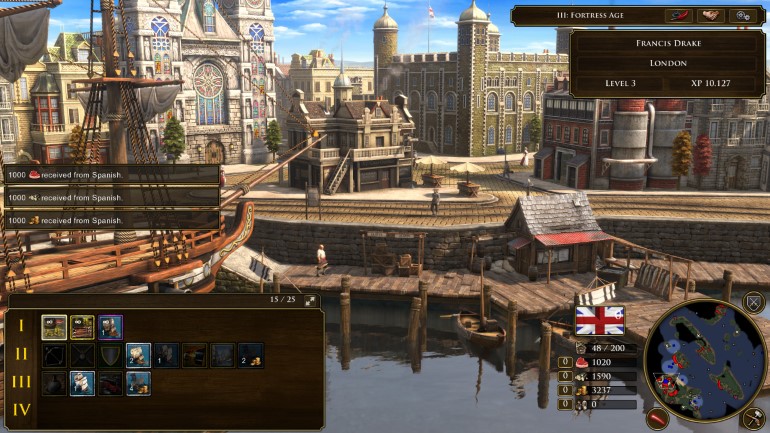Pick the highlighted coins card in Age III

coord(139,382)
